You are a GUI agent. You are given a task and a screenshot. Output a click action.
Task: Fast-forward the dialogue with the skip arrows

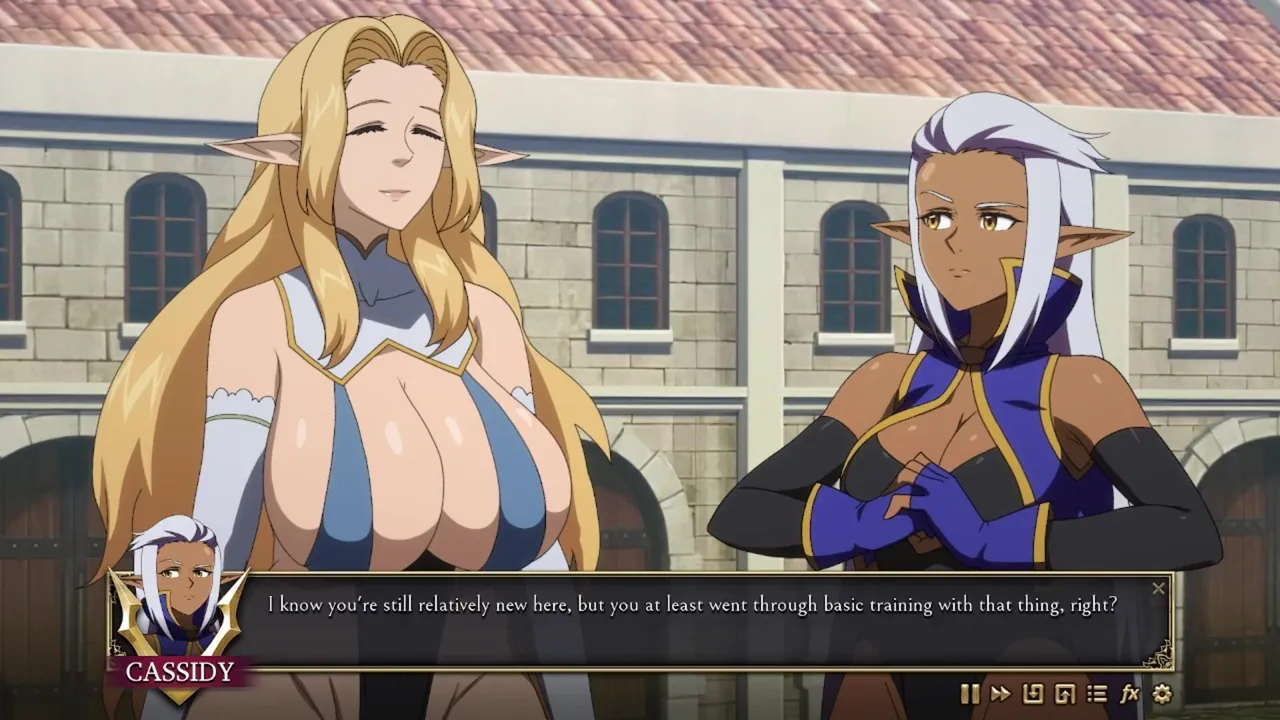(x=1000, y=693)
